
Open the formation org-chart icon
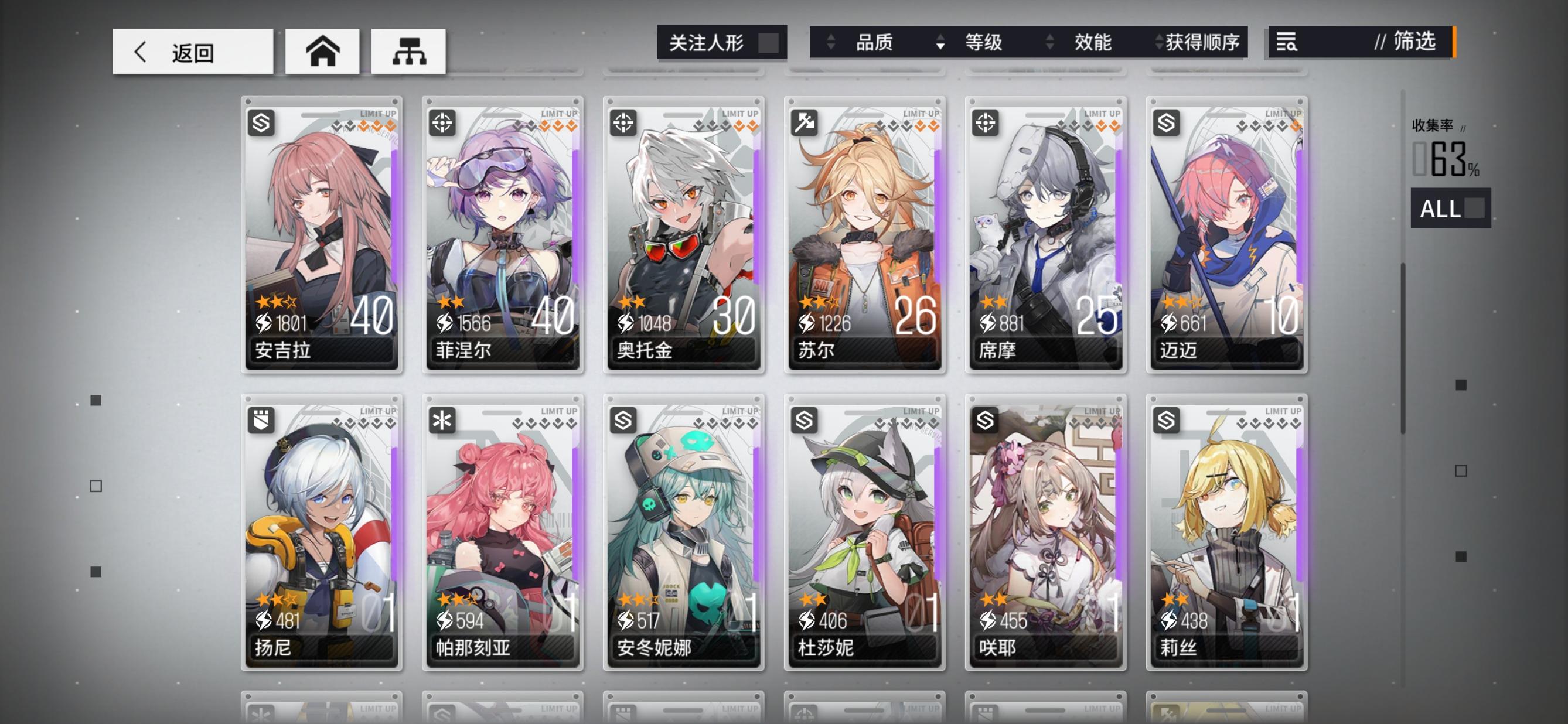(x=409, y=51)
